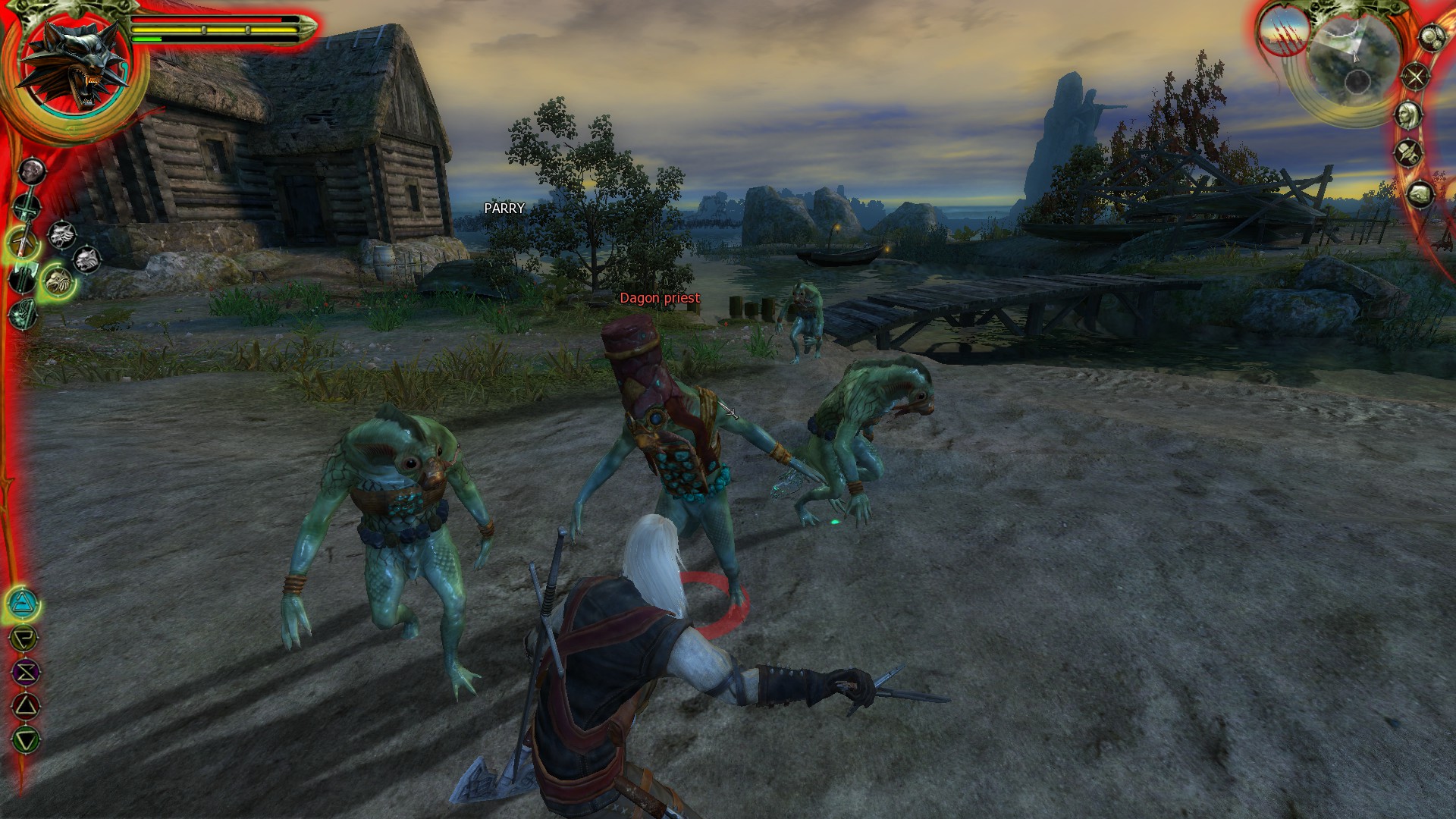Select the wolf strong combat style
Viewport: 1456px width, 819px height.
click(63, 235)
